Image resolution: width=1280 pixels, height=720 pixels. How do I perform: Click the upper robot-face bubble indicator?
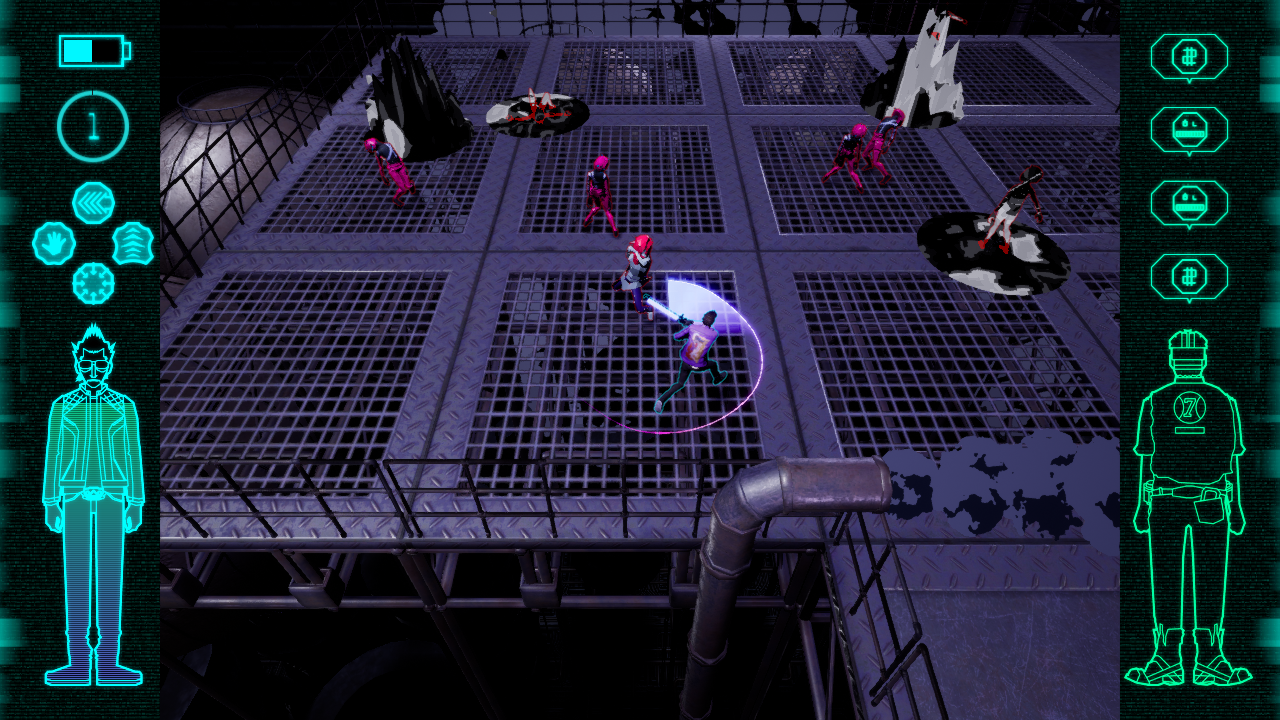coord(1190,128)
